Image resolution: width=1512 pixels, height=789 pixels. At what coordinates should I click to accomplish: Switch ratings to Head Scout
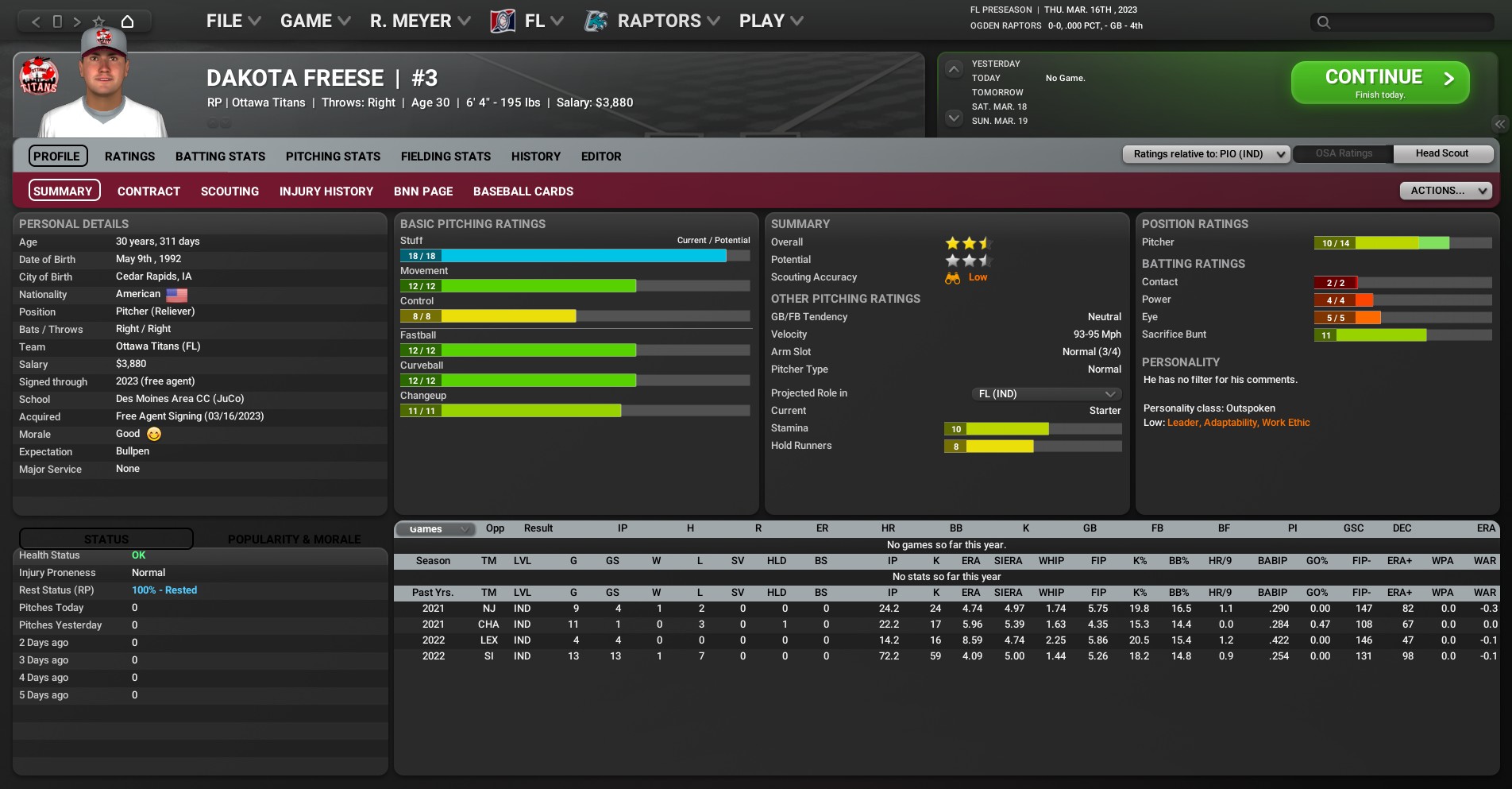(x=1441, y=153)
